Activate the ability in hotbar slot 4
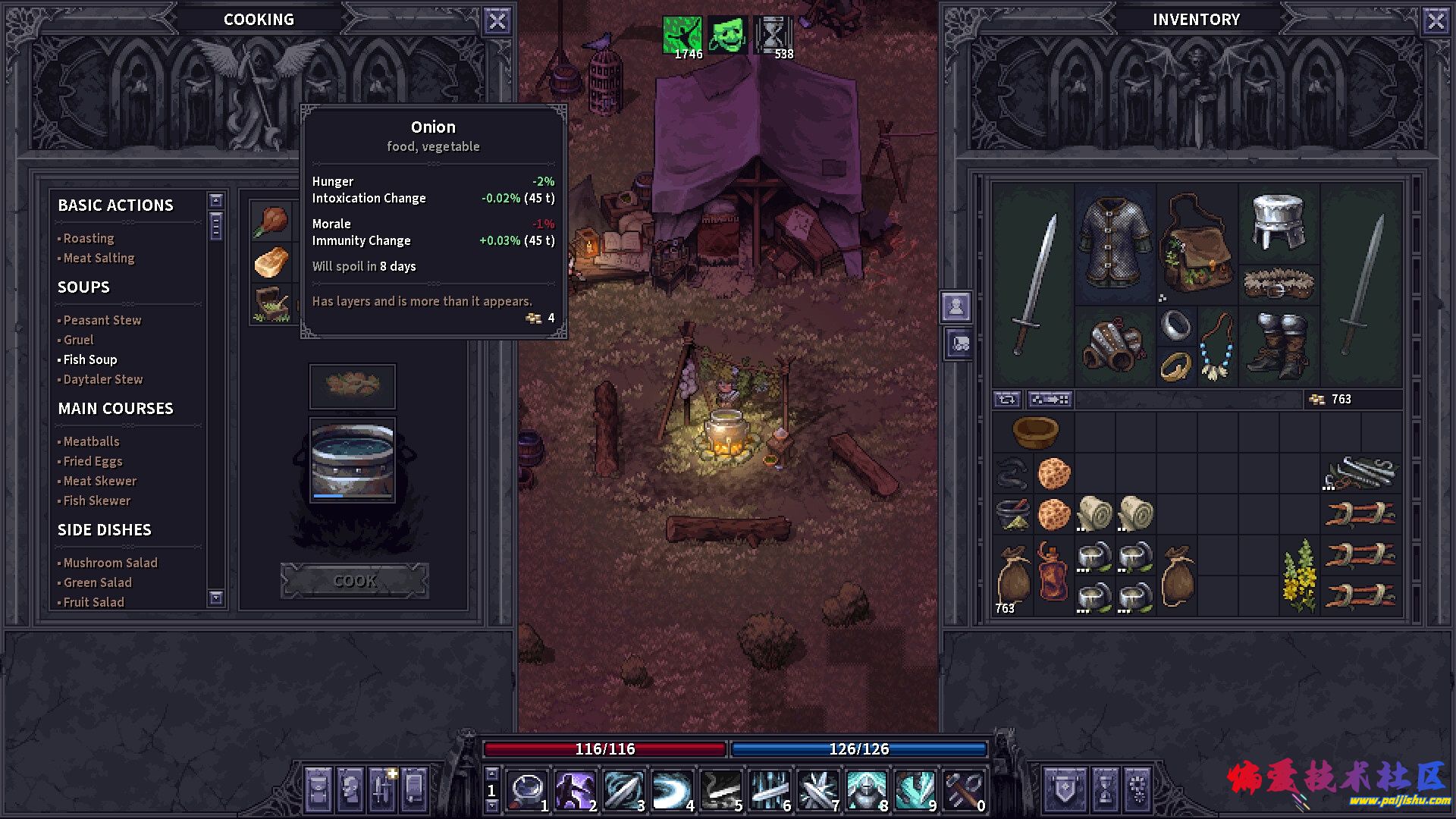1456x819 pixels. coord(672,790)
